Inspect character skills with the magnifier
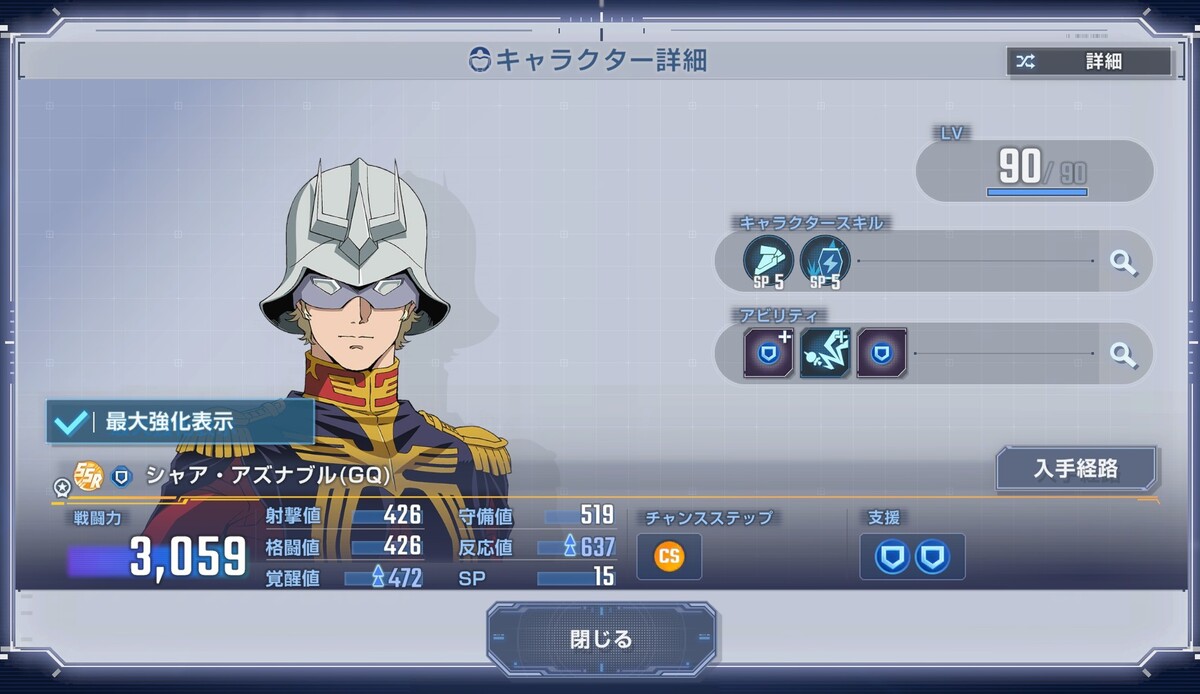Screen dimensions: 1200x694 click(x=1124, y=262)
